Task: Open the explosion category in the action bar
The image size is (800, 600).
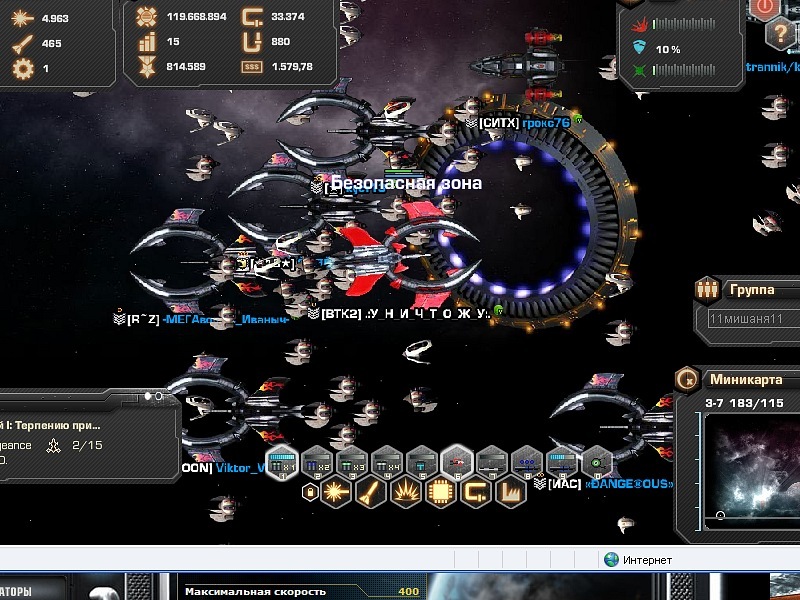Action: pos(404,492)
